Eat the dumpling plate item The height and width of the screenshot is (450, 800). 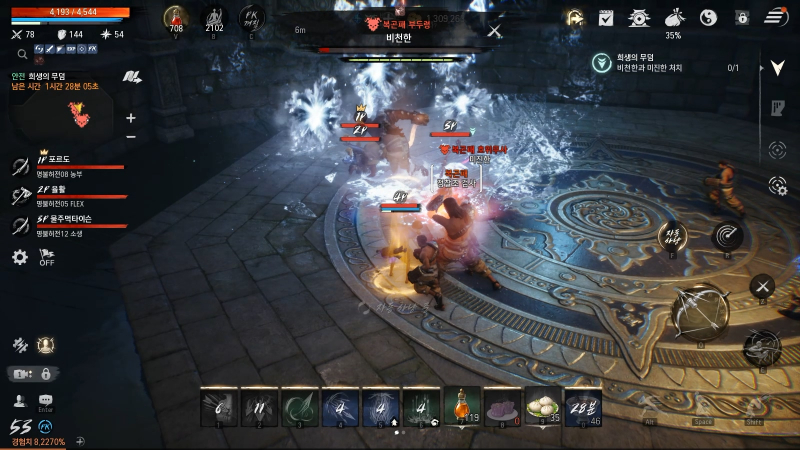click(543, 407)
